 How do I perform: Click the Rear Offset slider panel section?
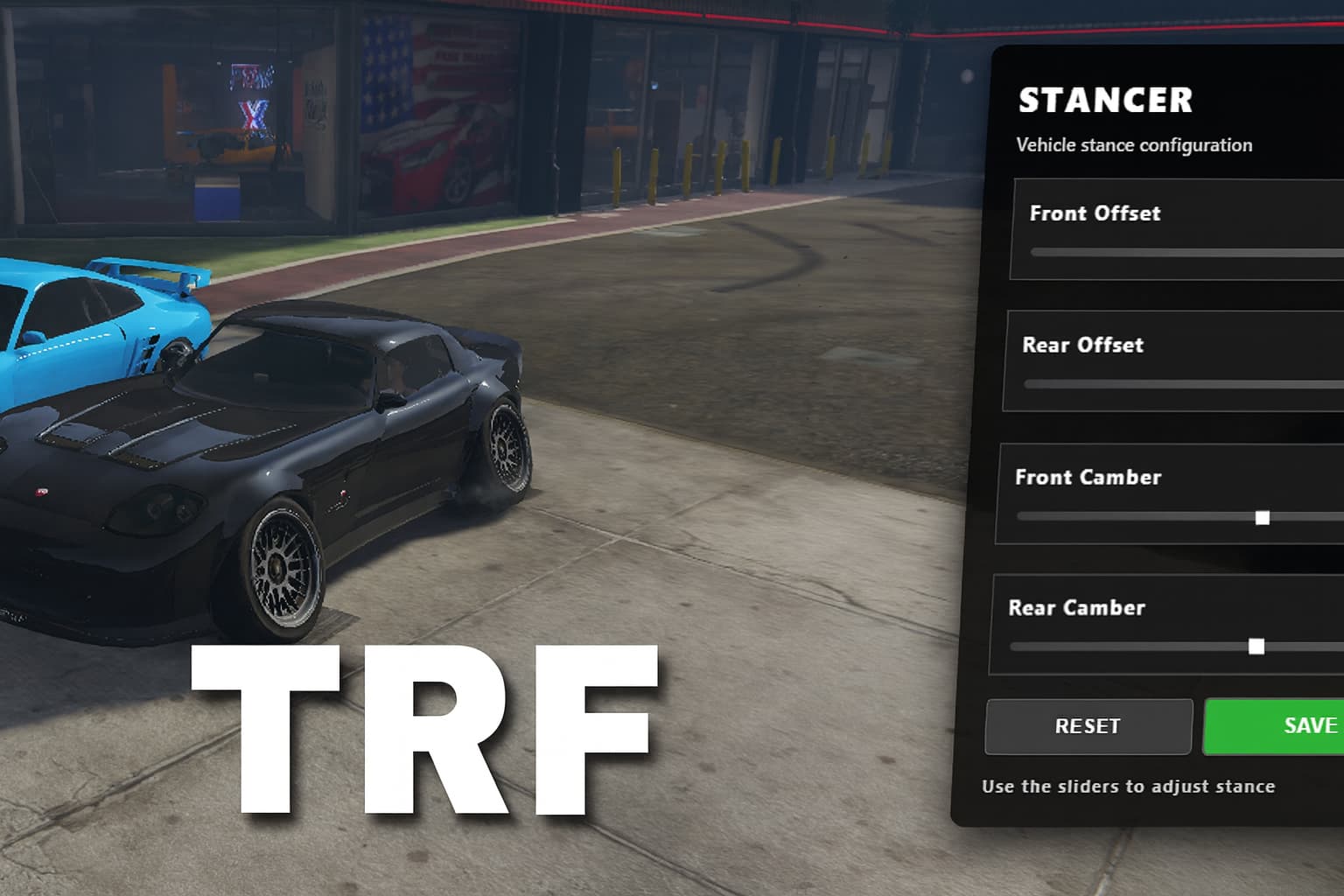(x=1172, y=360)
